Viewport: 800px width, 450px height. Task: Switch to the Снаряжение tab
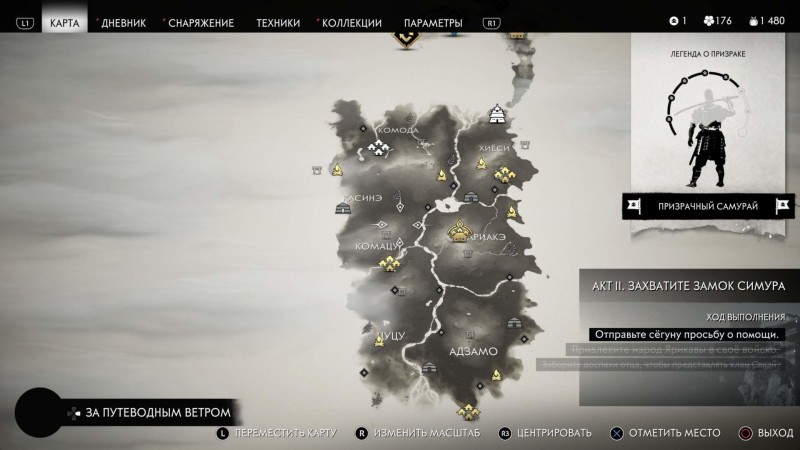tap(201, 22)
